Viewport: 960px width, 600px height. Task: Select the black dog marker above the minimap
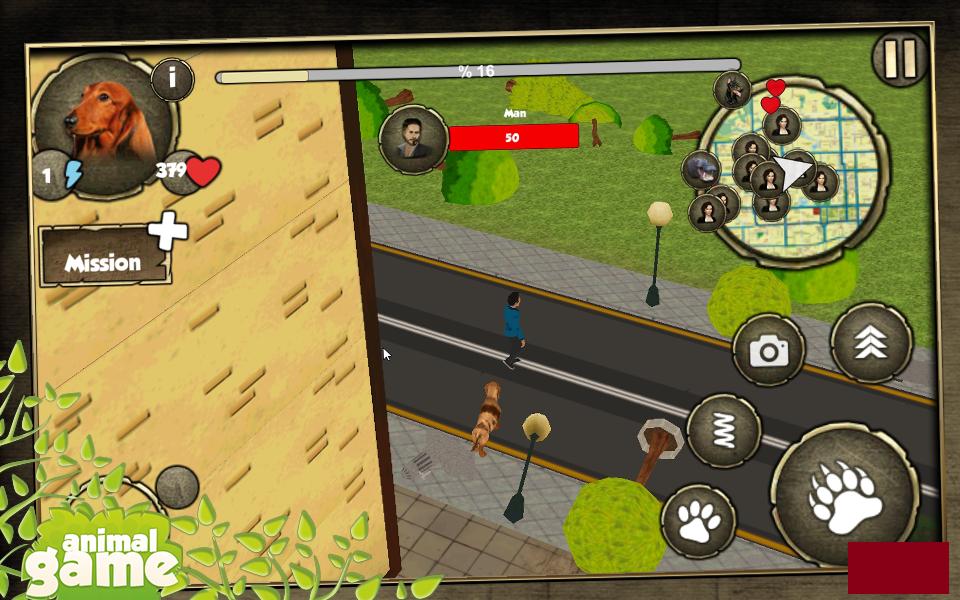(x=732, y=90)
